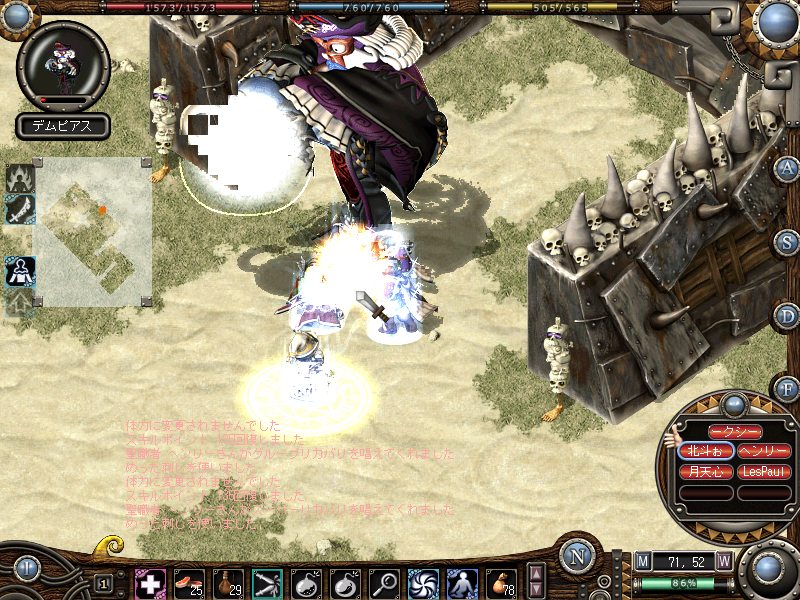
Task: Click the M button beside coordinates
Action: tap(643, 562)
